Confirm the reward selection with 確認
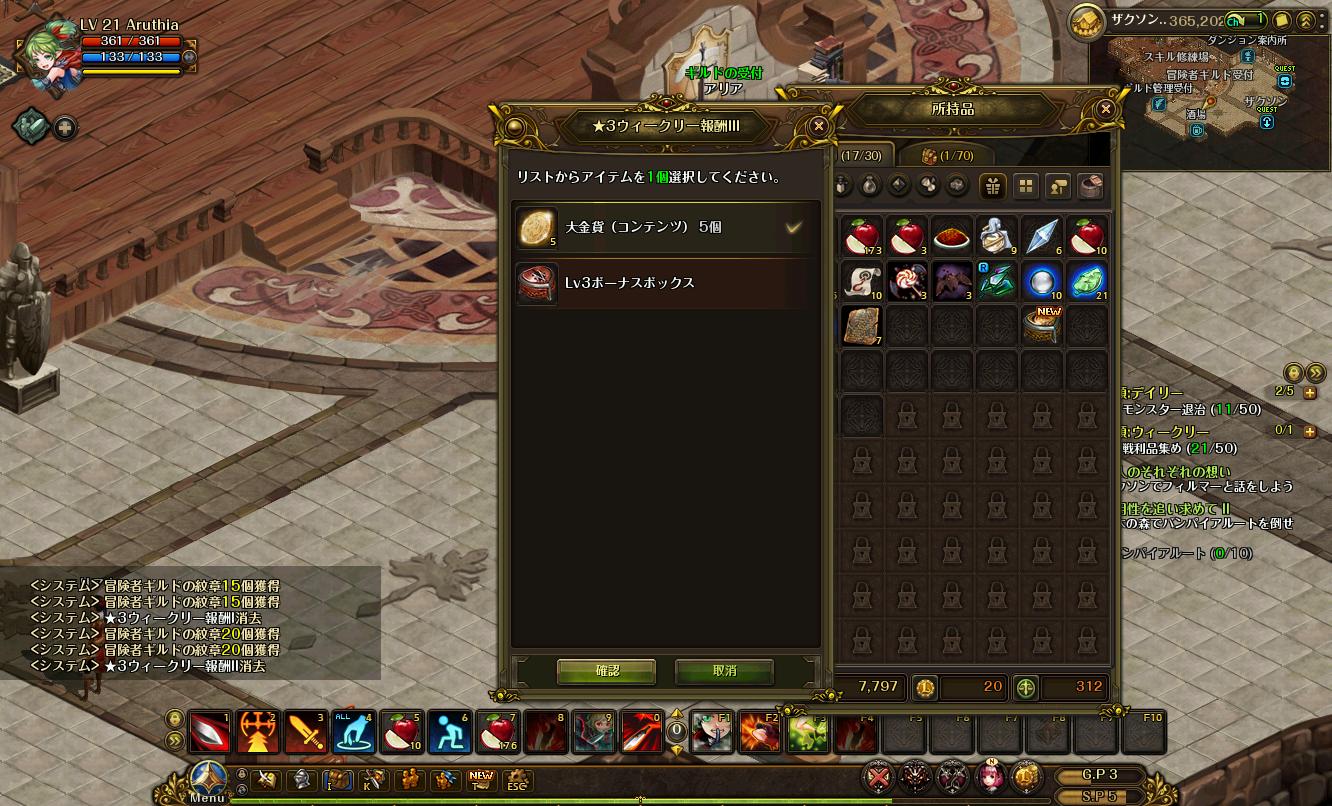Viewport: 1332px width, 806px height. 606,671
